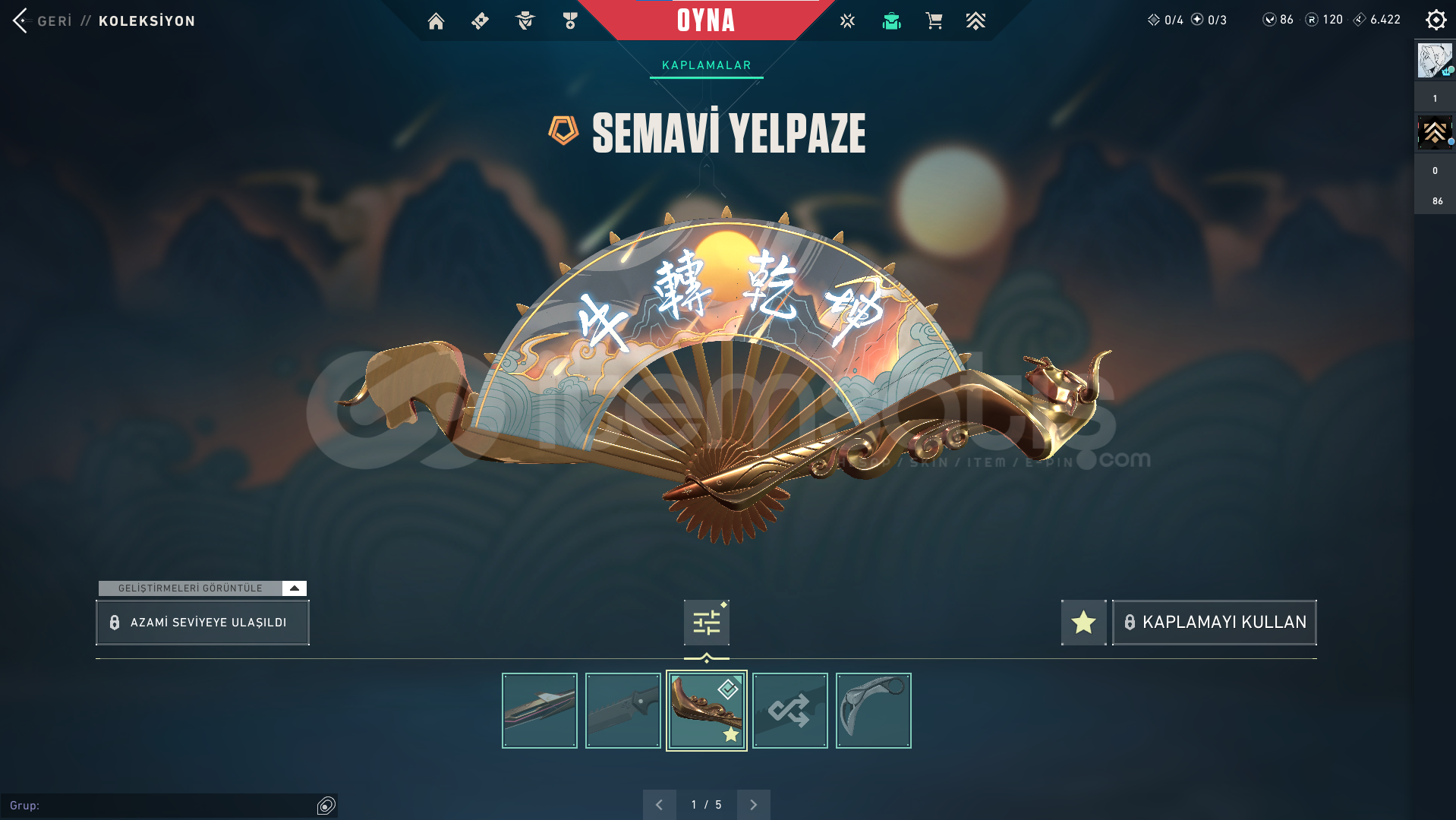Open the player portrait in social panel
Image resolution: width=1456 pixels, height=820 pixels.
coord(1435,61)
